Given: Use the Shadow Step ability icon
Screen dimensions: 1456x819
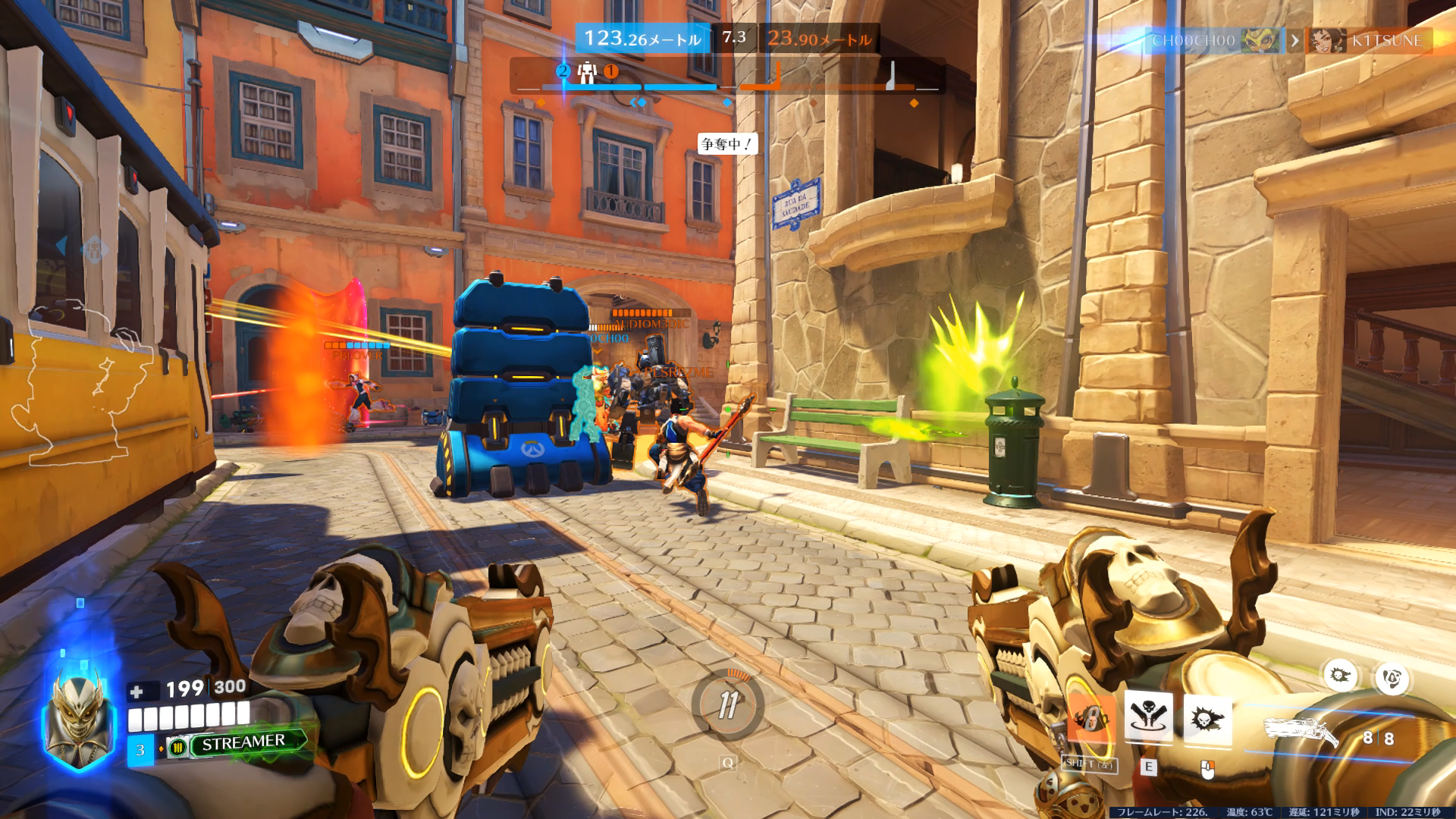Looking at the screenshot, I should [1148, 717].
